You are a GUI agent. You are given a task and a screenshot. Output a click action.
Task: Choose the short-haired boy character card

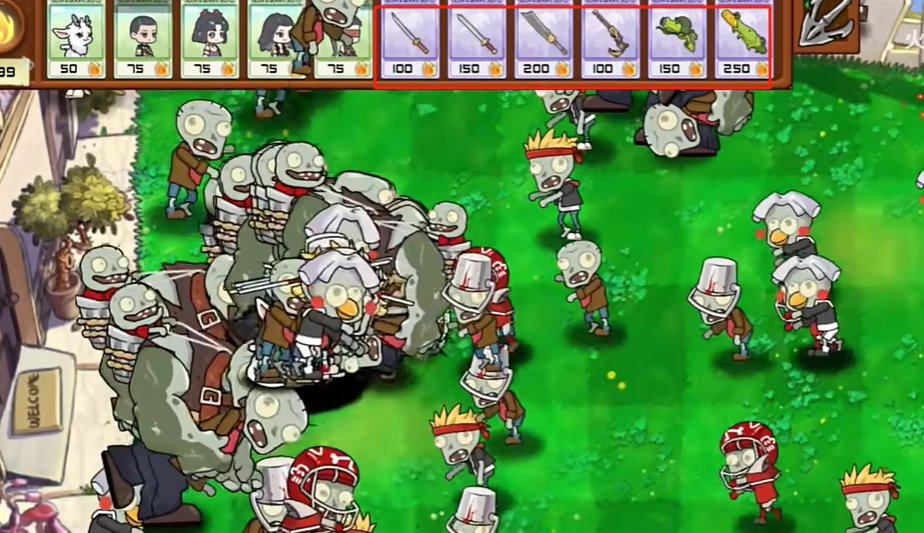pos(142,38)
